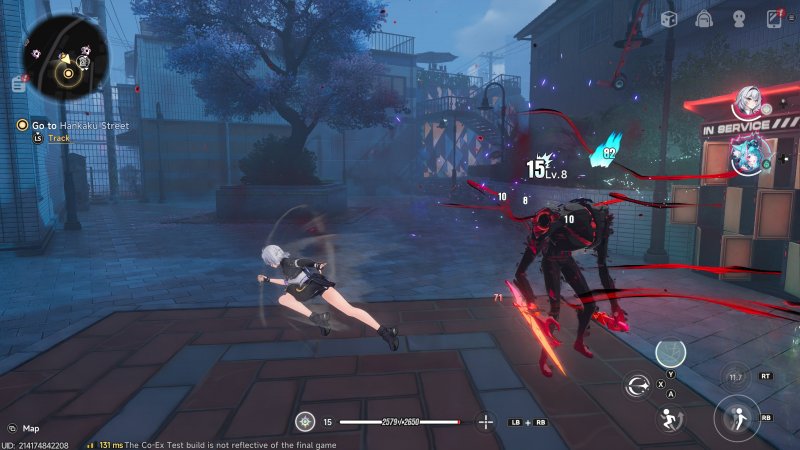Switch to the teal-haired party member
This screenshot has height=450, width=800.
pos(746,154)
